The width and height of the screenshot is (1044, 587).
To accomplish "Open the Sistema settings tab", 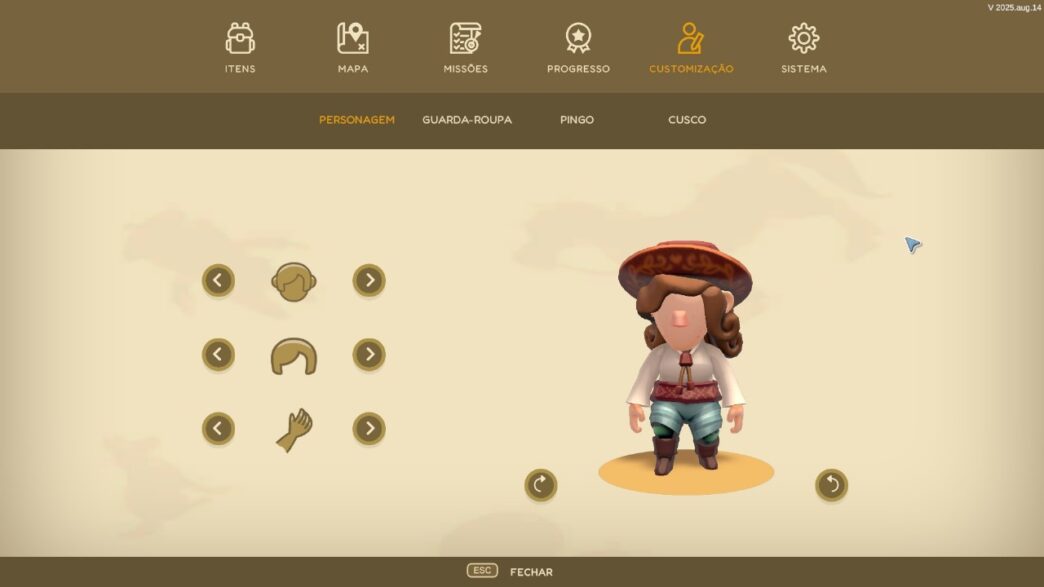I will coord(804,48).
